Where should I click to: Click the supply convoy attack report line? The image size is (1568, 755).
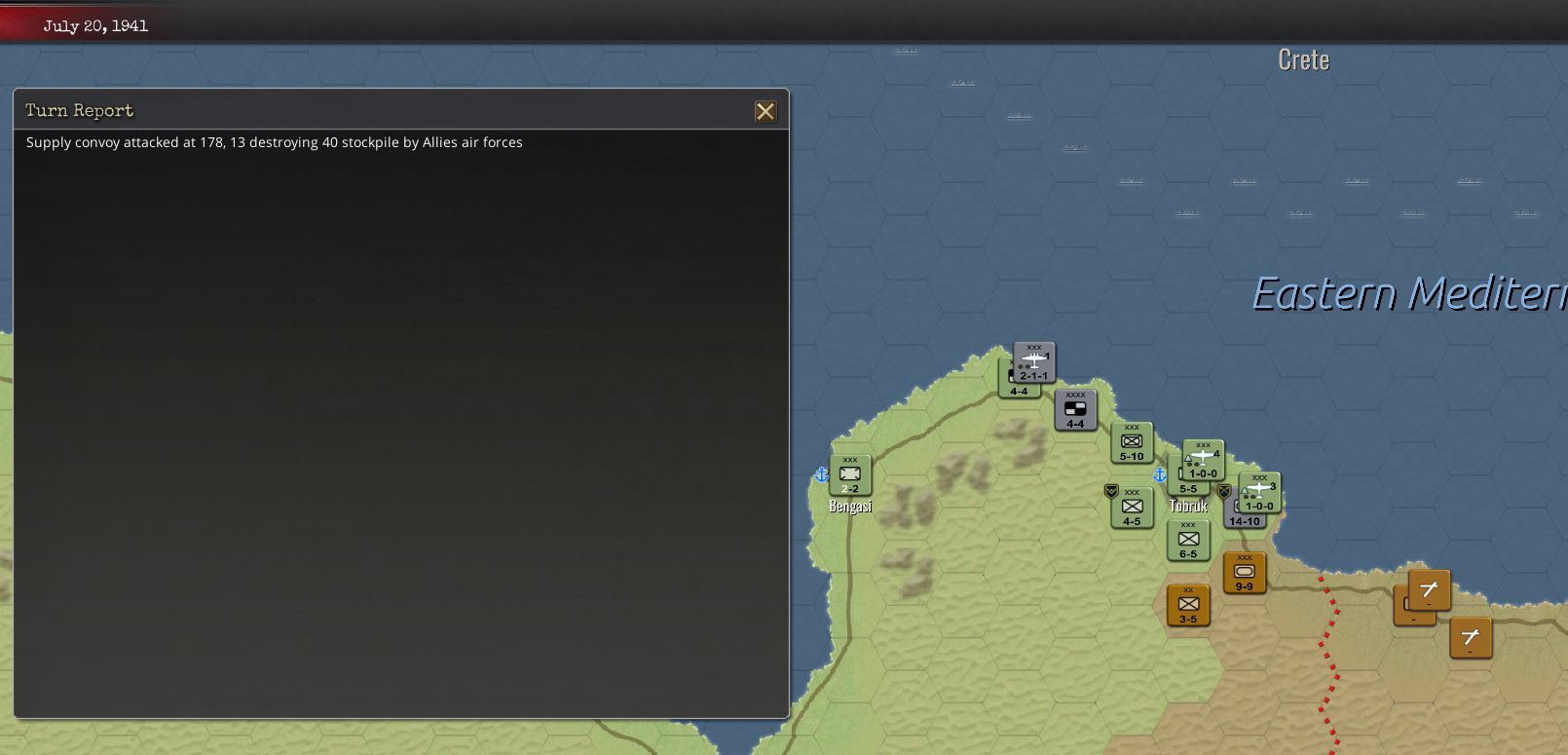(275, 142)
